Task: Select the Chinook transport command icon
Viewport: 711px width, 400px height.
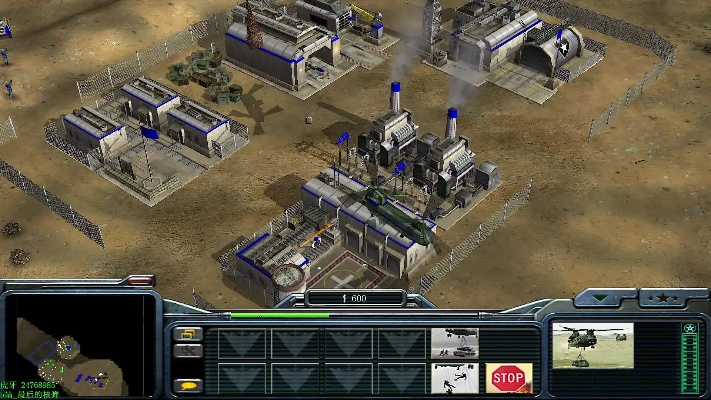Action: click(x=454, y=343)
